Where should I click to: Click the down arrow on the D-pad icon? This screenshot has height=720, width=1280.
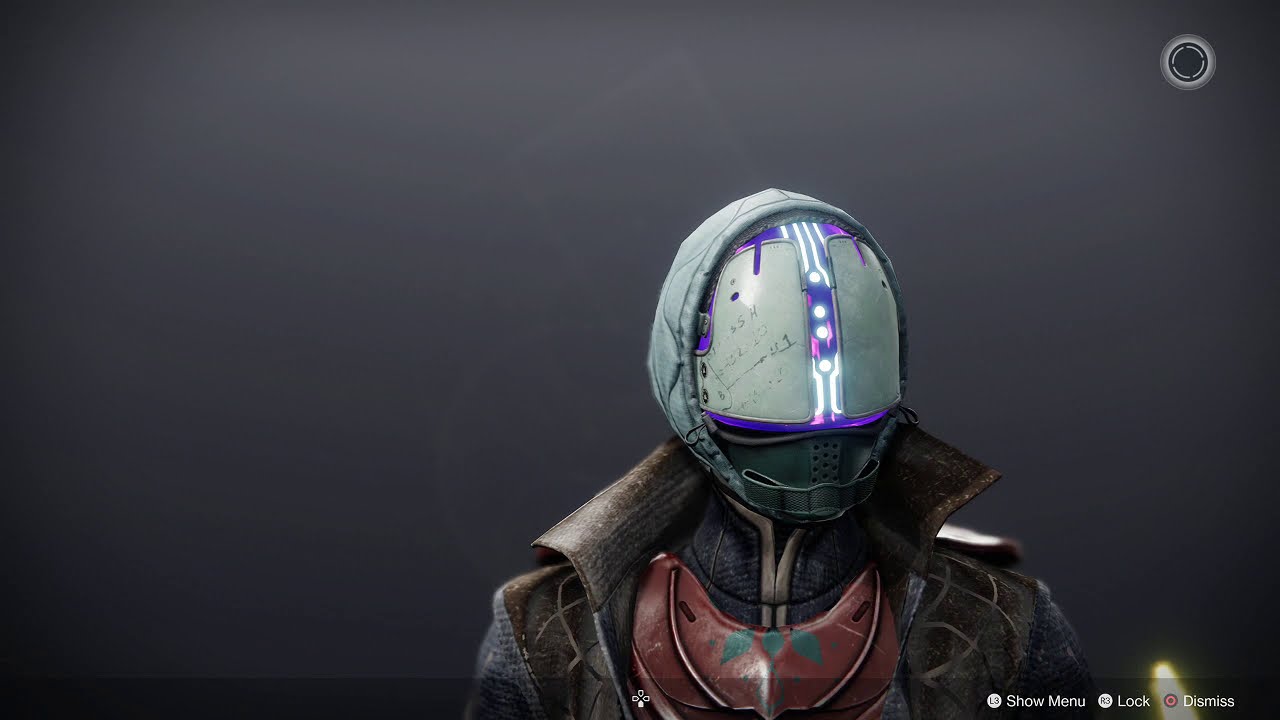click(641, 704)
